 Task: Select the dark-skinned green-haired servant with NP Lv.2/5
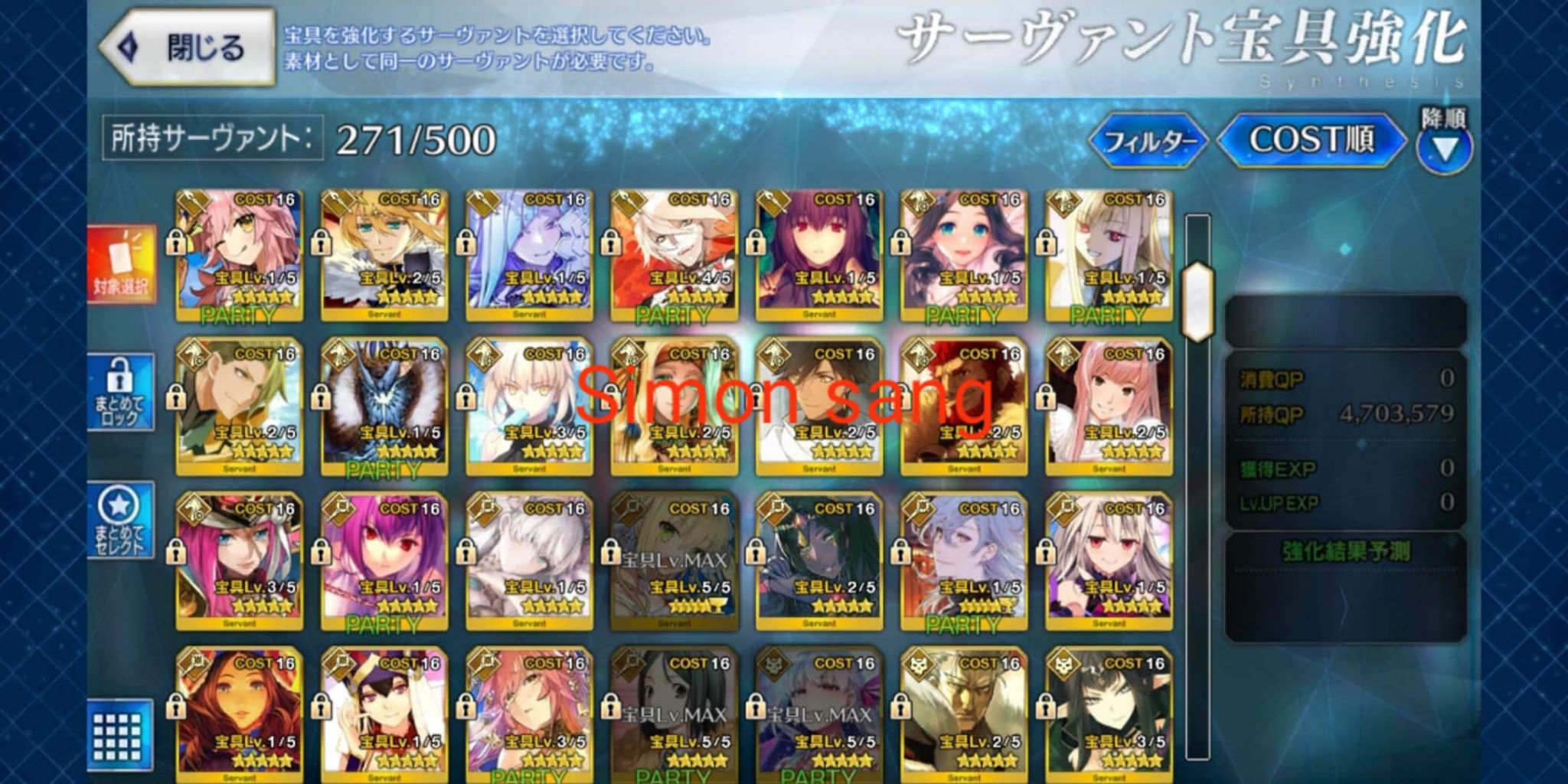(819, 563)
